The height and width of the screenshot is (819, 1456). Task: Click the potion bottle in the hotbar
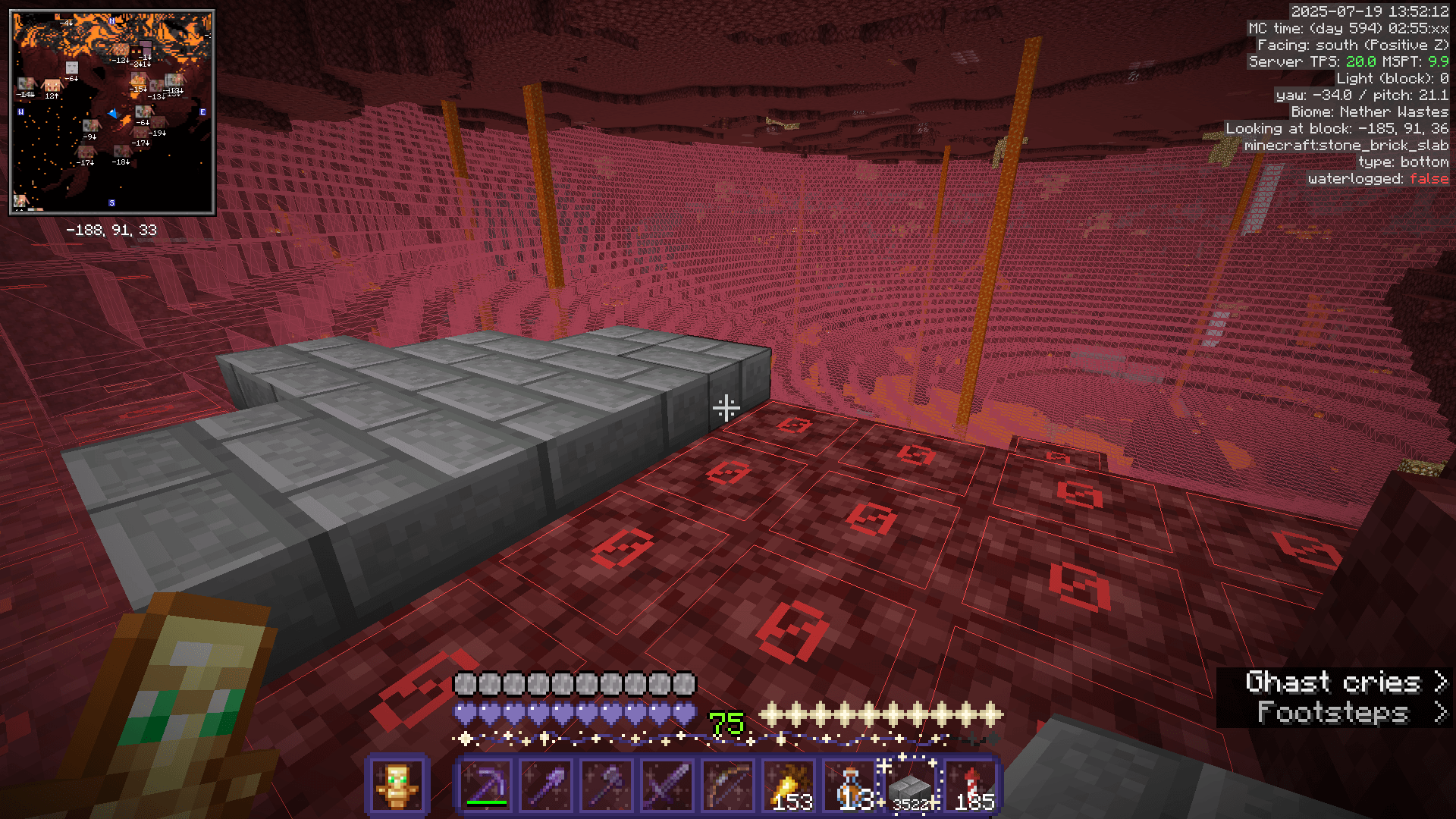pos(850,786)
